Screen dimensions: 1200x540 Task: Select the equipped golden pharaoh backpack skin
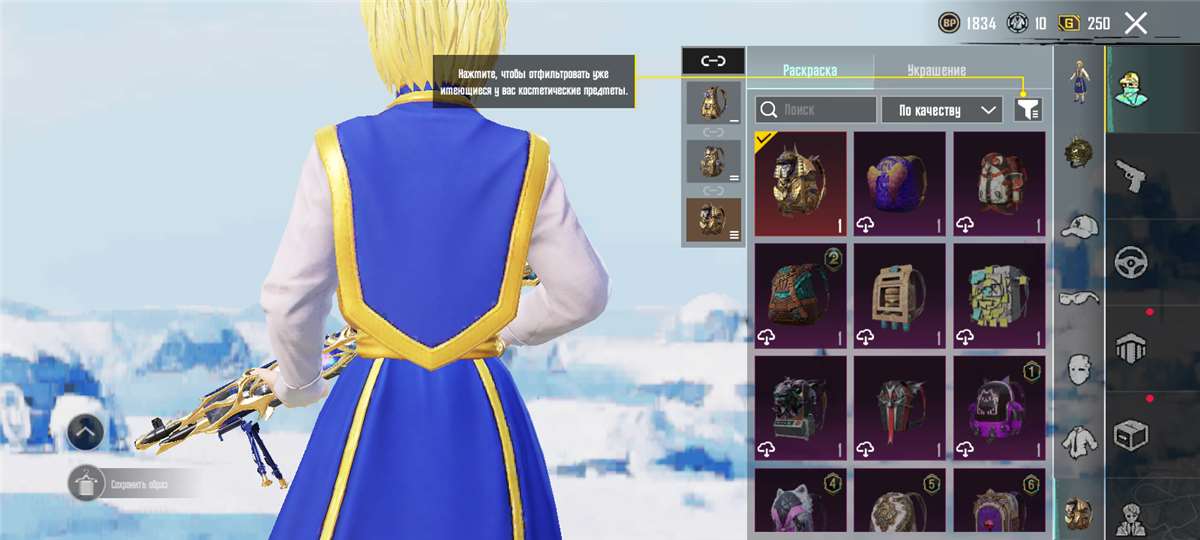pos(800,184)
